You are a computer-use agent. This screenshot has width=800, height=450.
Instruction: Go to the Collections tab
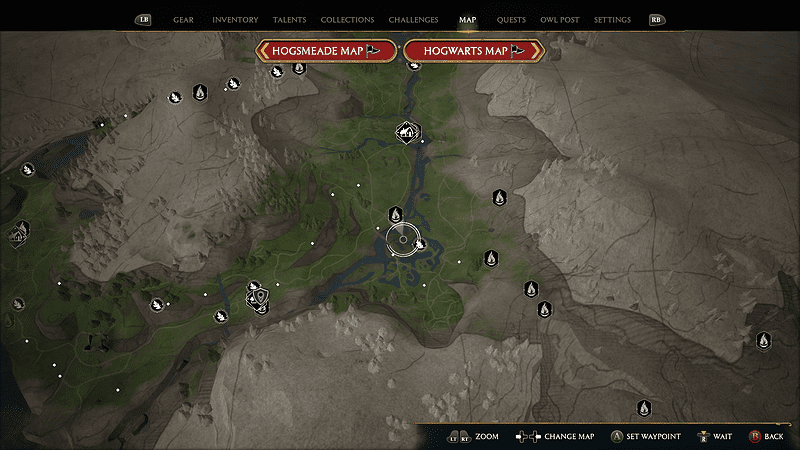(347, 20)
